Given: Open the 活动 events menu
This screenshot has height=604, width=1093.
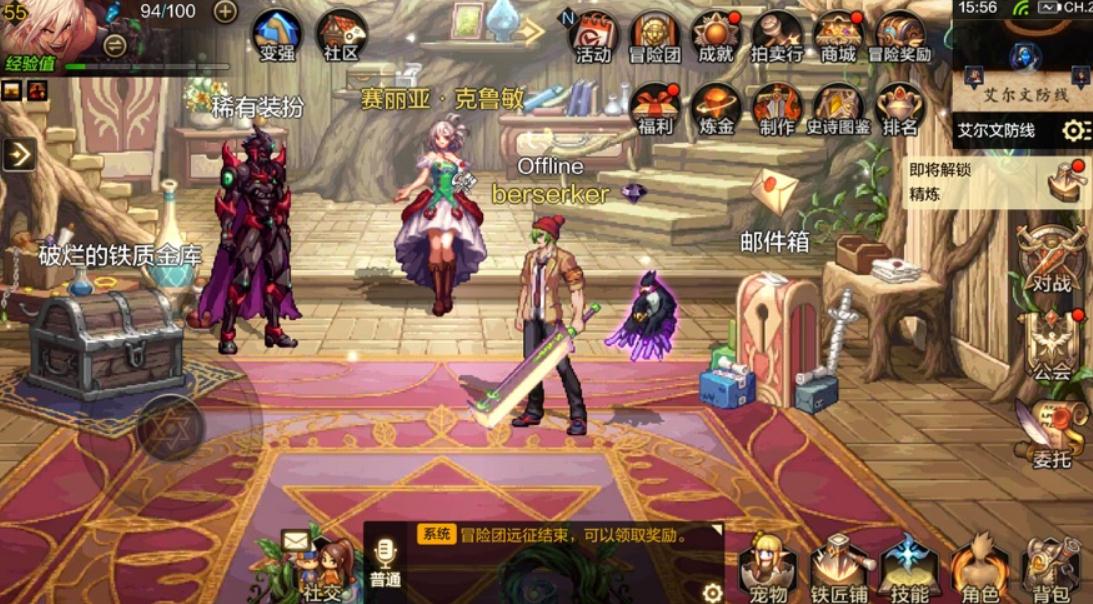Looking at the screenshot, I should coord(593,37).
